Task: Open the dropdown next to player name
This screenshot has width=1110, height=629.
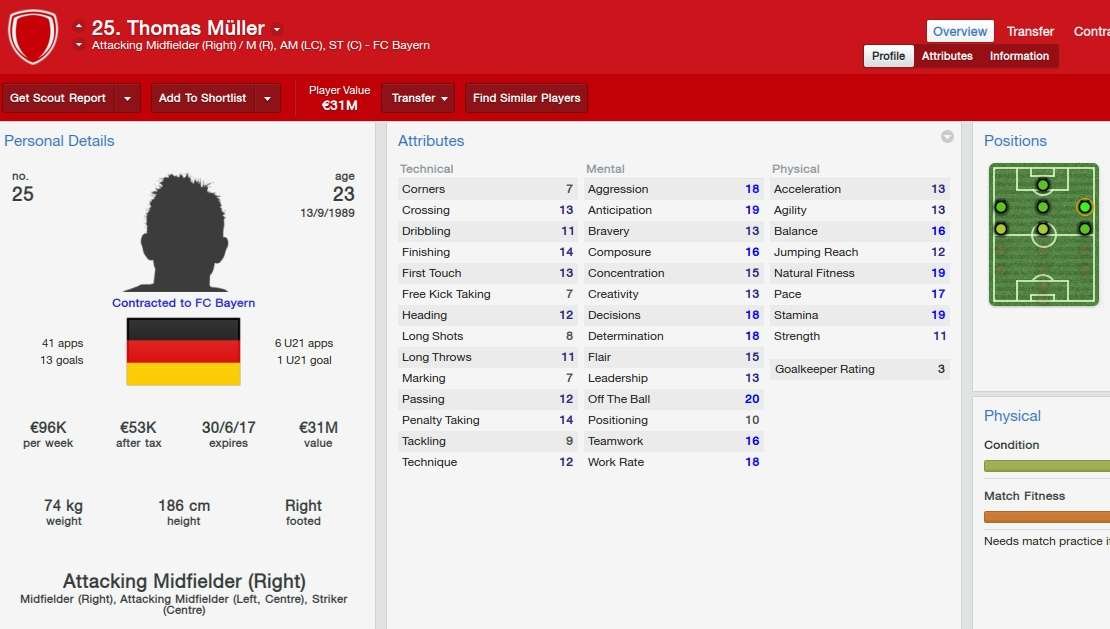Action: 277,29
